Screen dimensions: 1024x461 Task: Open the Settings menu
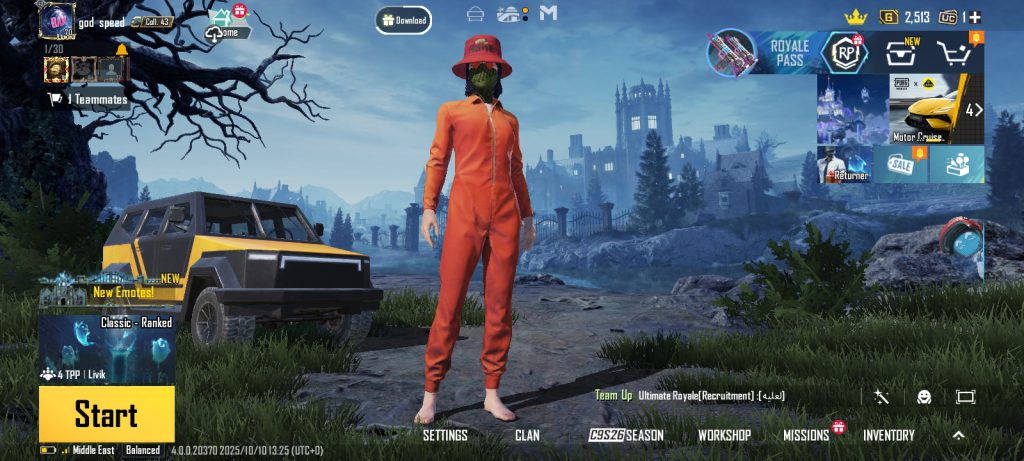coord(445,435)
